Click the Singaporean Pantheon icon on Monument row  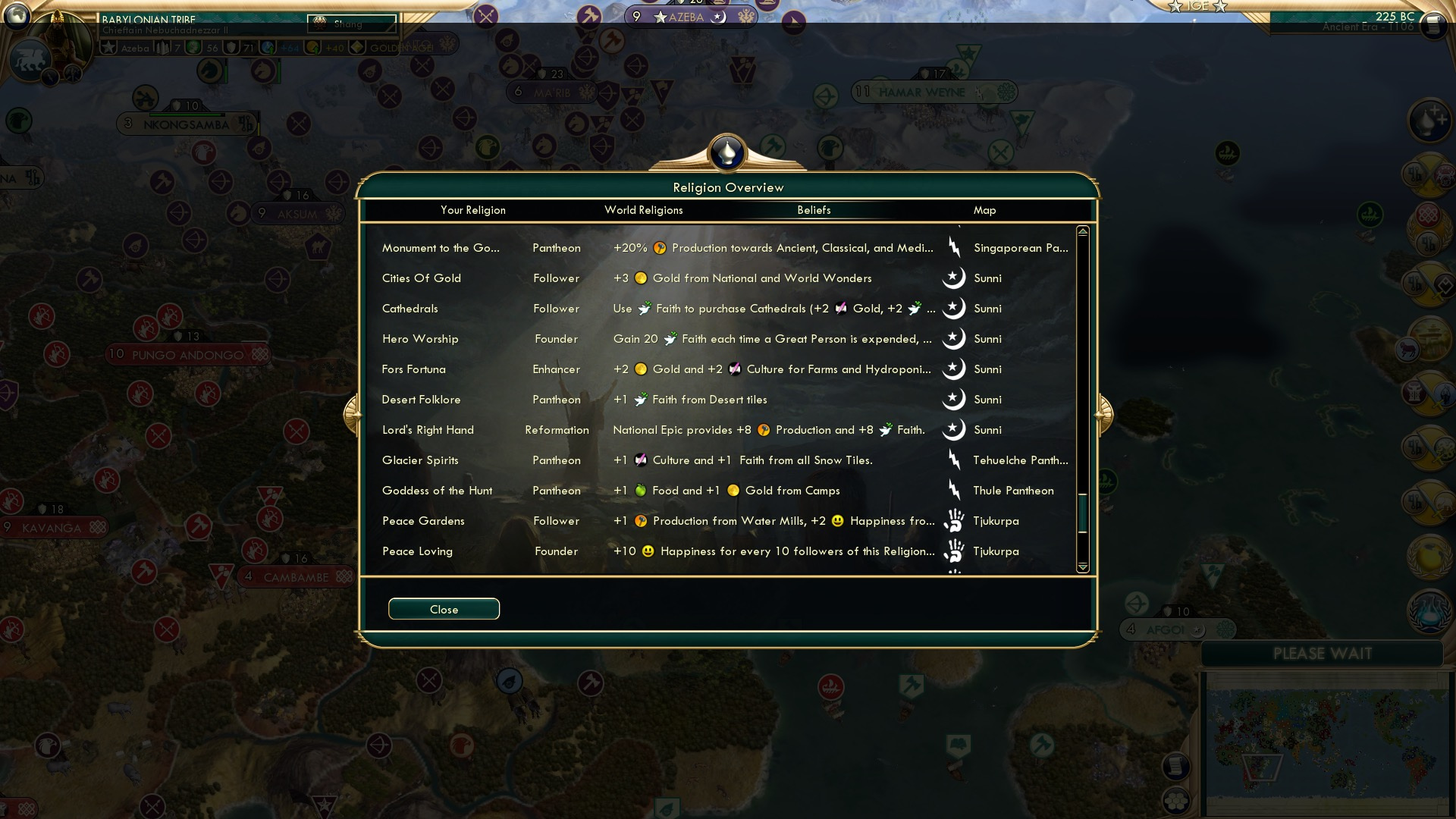point(955,247)
